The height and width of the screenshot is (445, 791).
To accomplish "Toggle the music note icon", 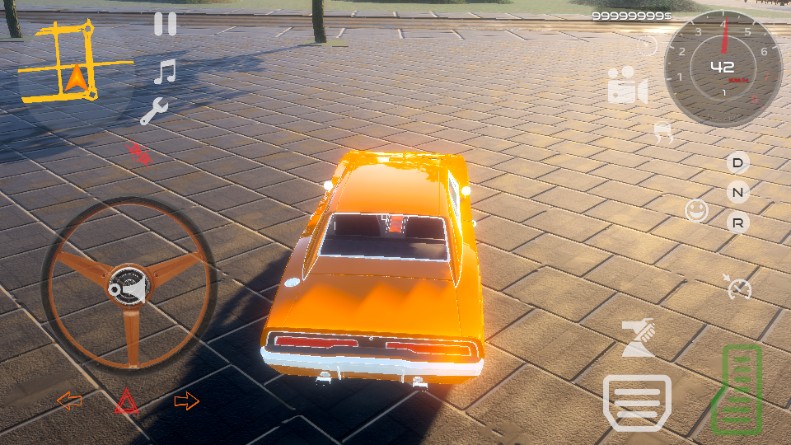I will coord(165,72).
